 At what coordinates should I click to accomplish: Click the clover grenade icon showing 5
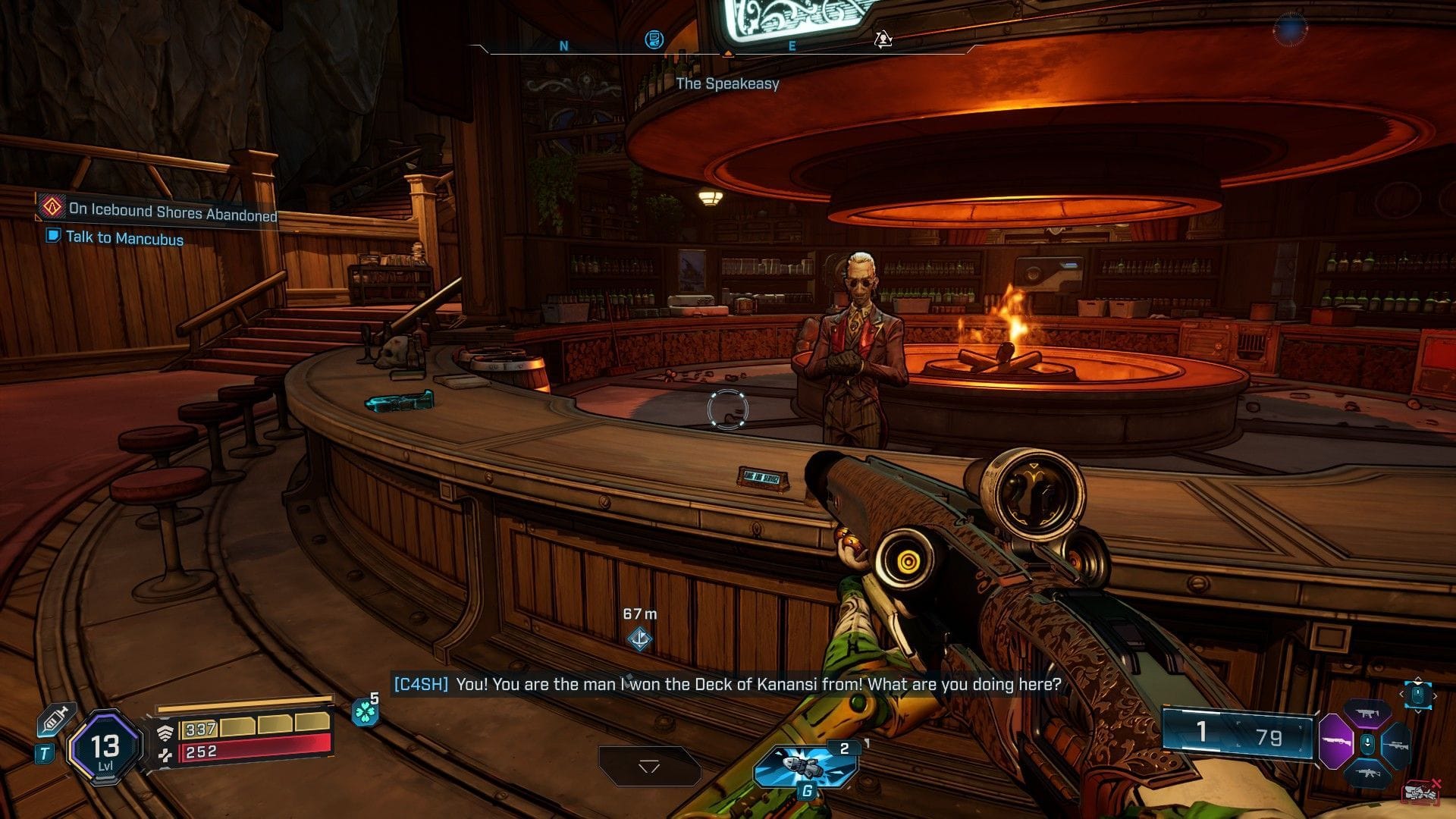point(366,712)
